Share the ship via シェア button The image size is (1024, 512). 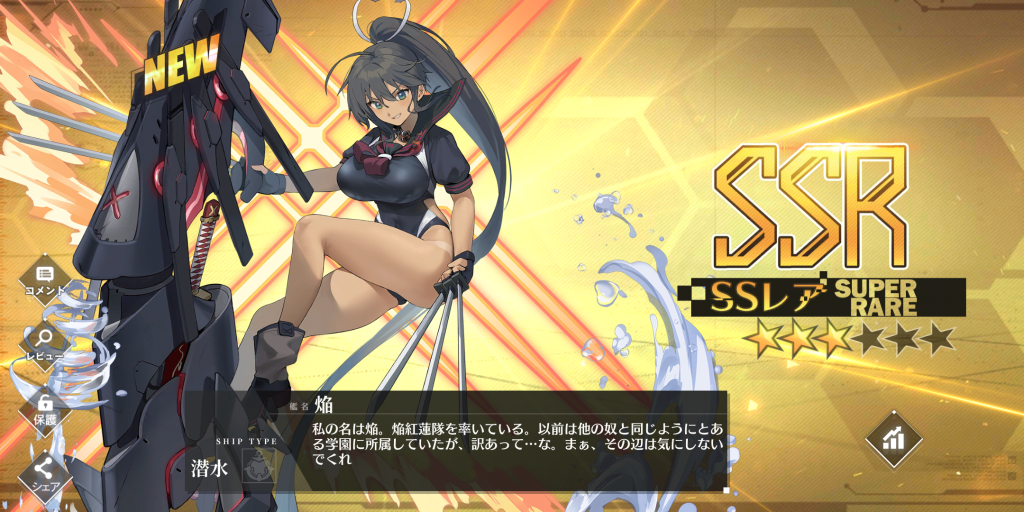click(x=44, y=468)
